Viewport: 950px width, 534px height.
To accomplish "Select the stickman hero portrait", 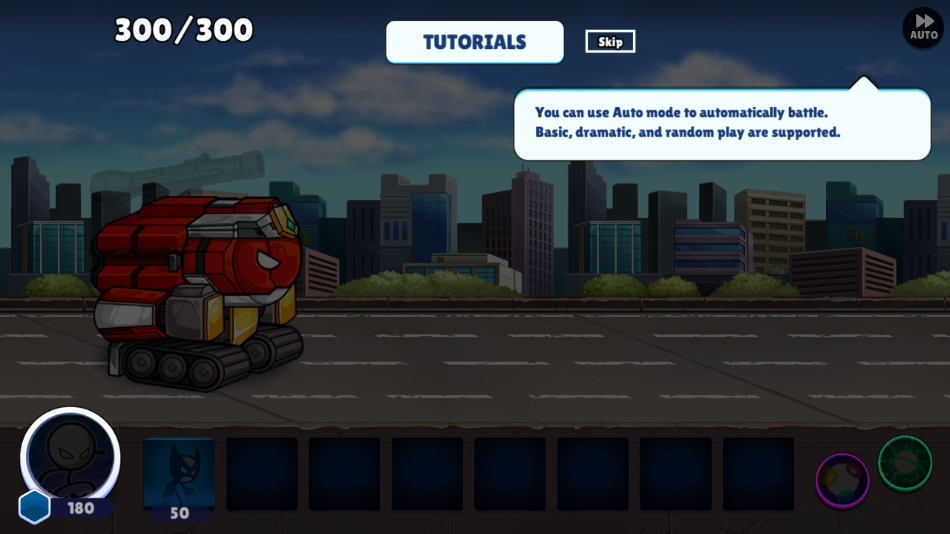I will pyautogui.click(x=70, y=457).
